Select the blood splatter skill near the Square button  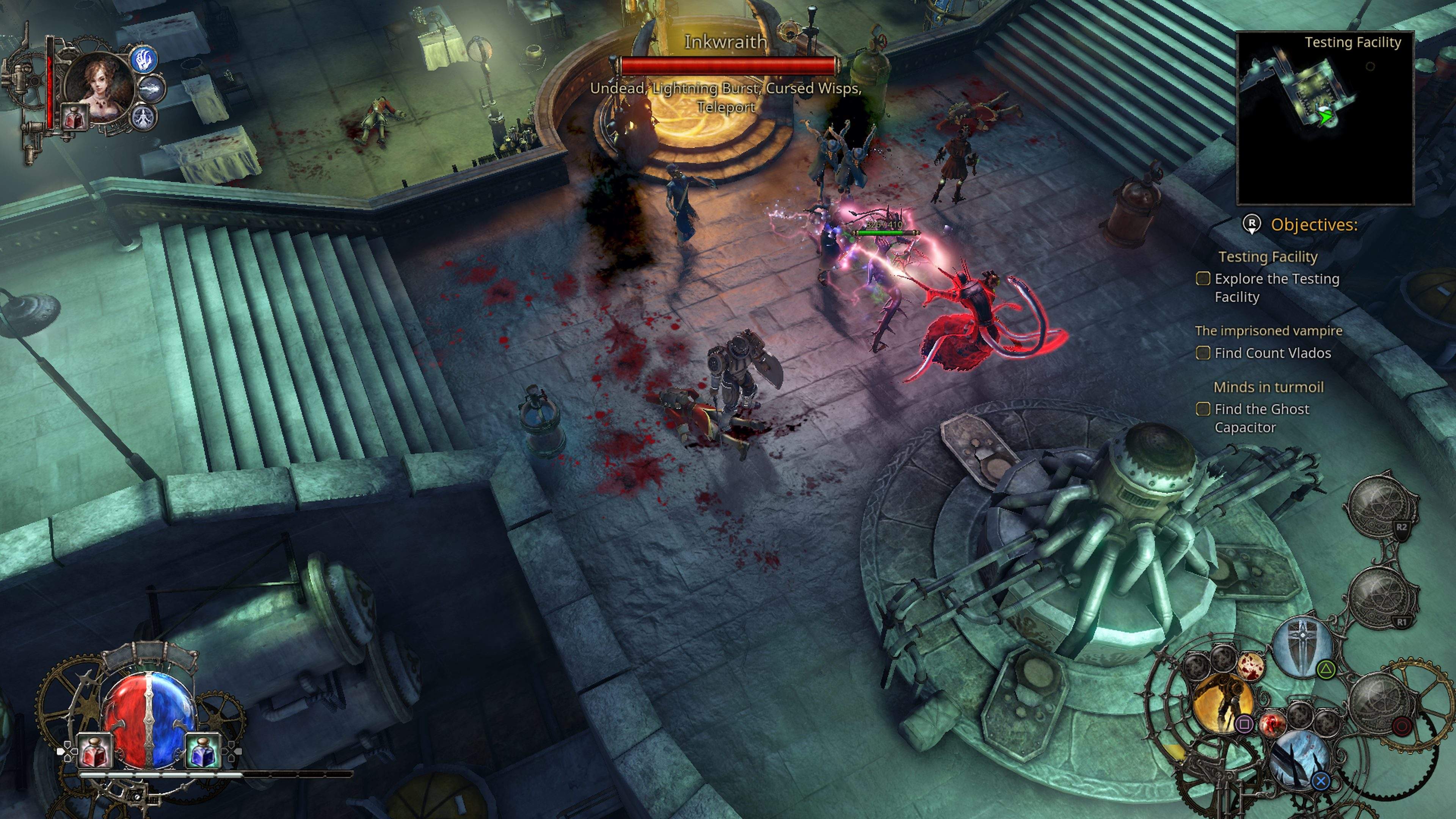pos(1273,723)
